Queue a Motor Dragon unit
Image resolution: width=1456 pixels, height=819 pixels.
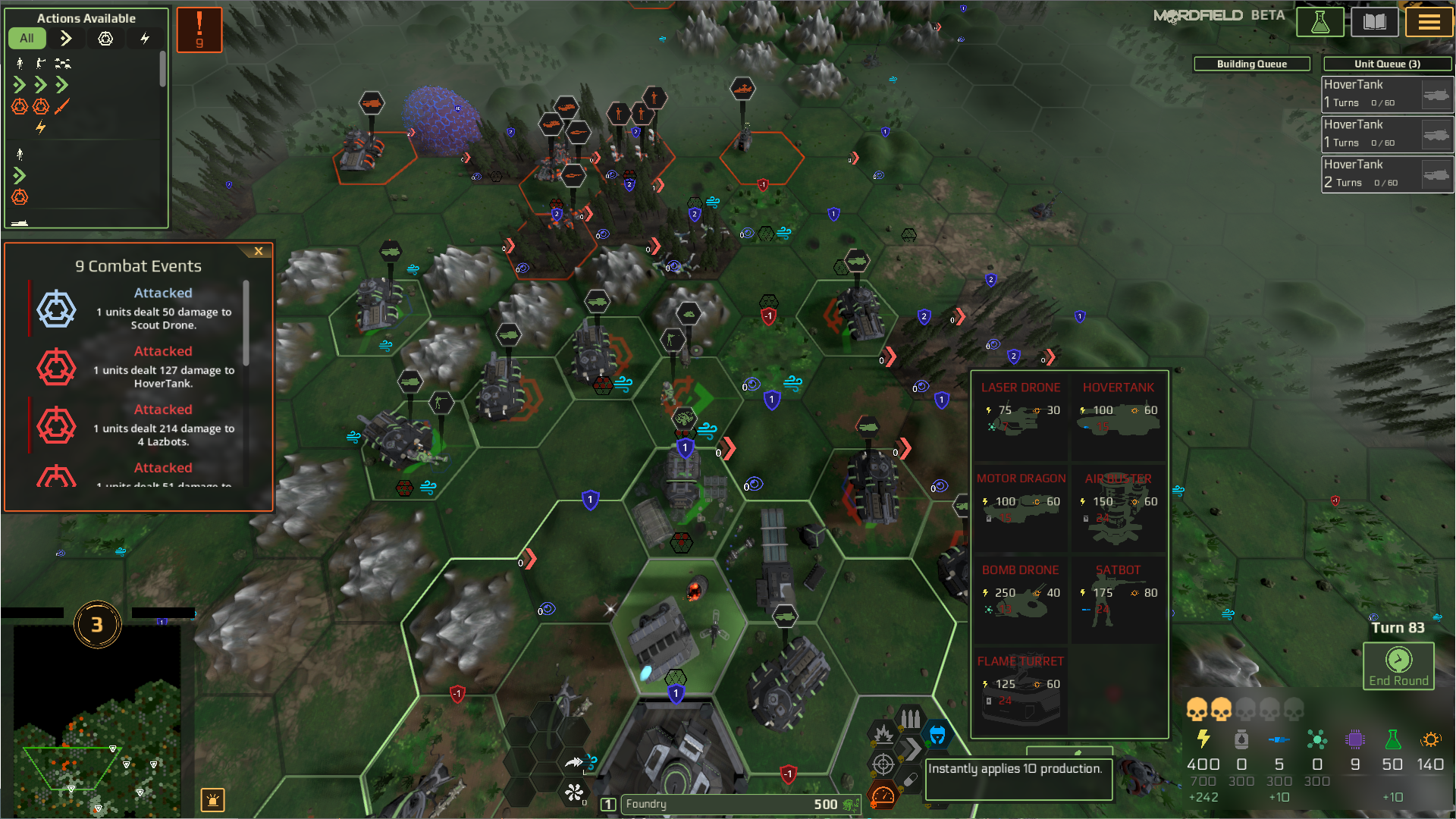pos(1021,506)
